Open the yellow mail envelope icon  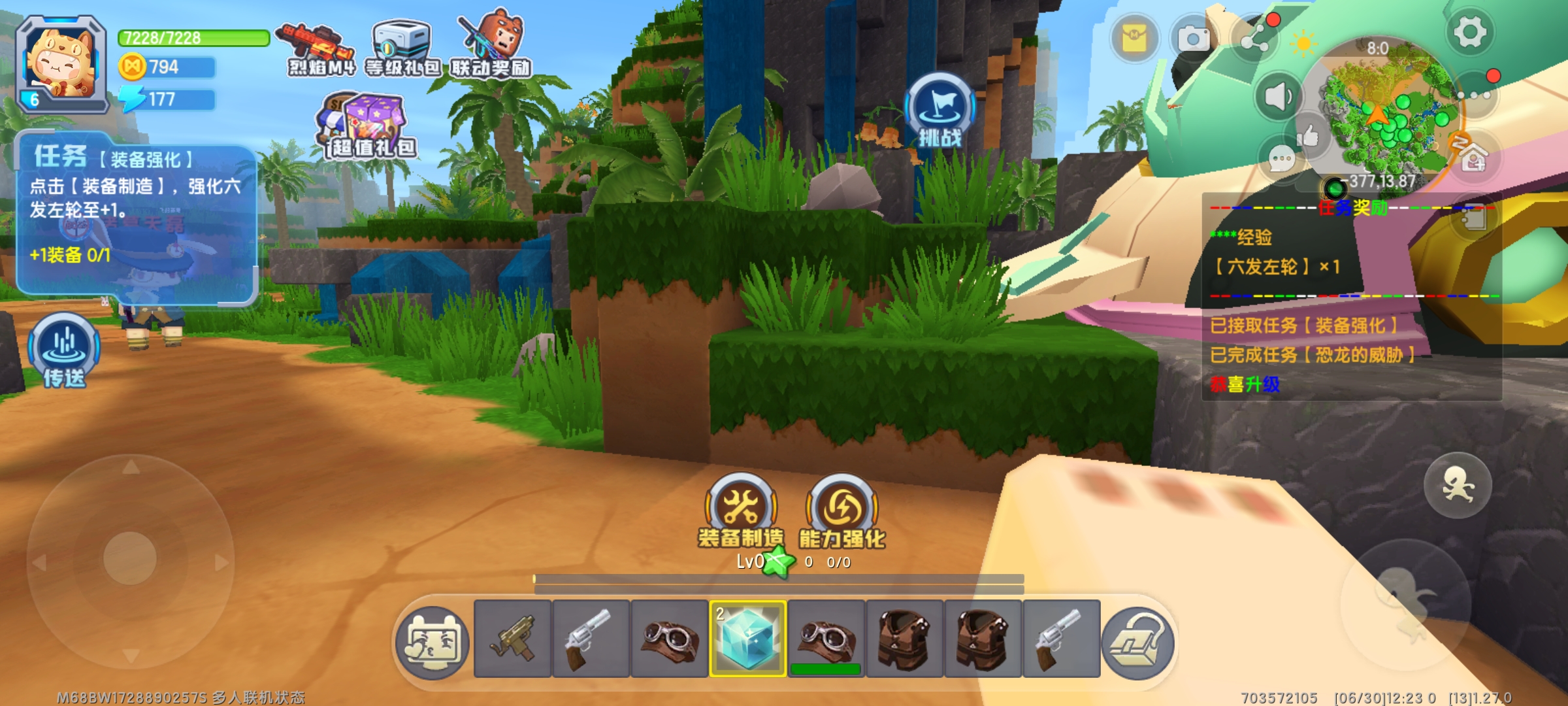click(1135, 39)
